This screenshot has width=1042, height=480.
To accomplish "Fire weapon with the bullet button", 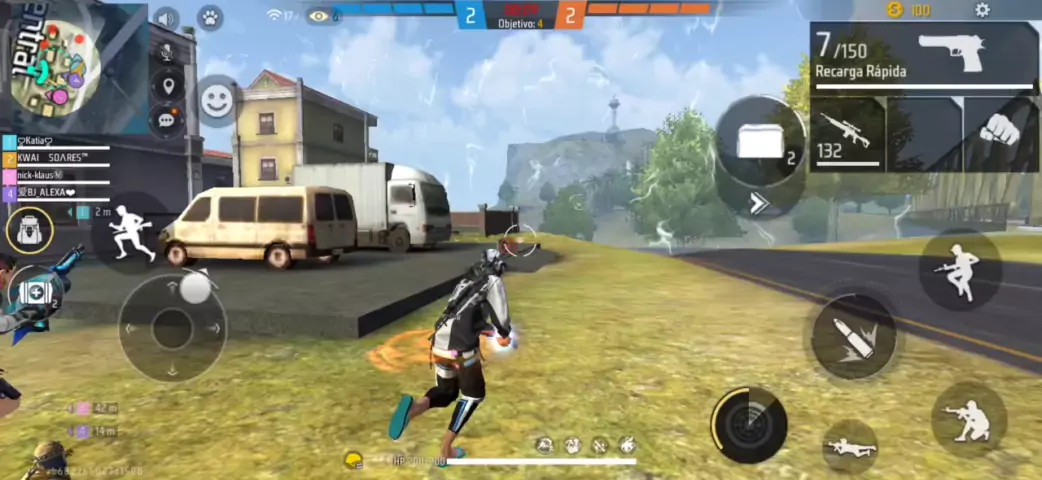I will (853, 336).
